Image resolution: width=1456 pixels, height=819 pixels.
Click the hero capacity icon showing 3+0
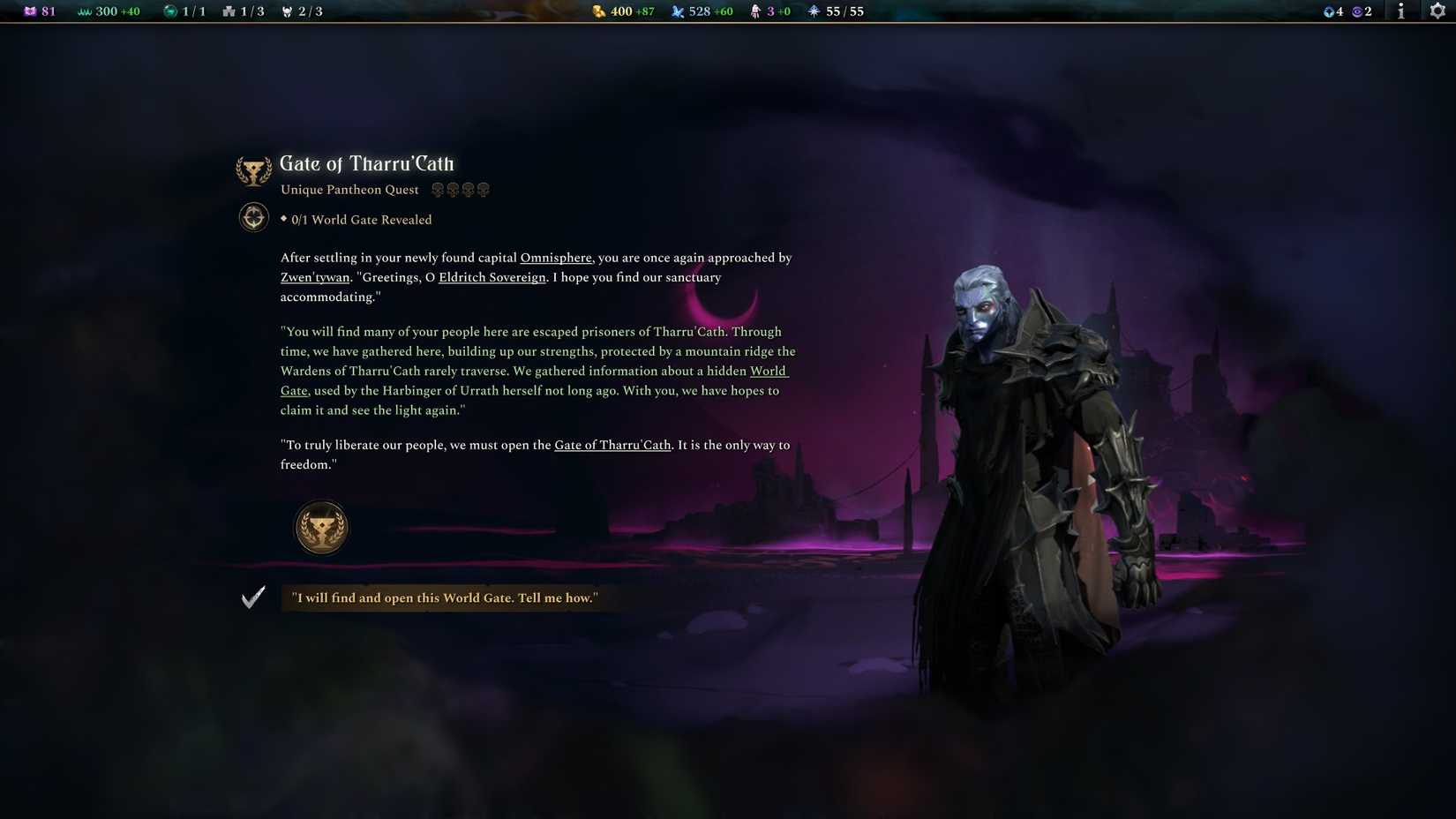[x=754, y=11]
